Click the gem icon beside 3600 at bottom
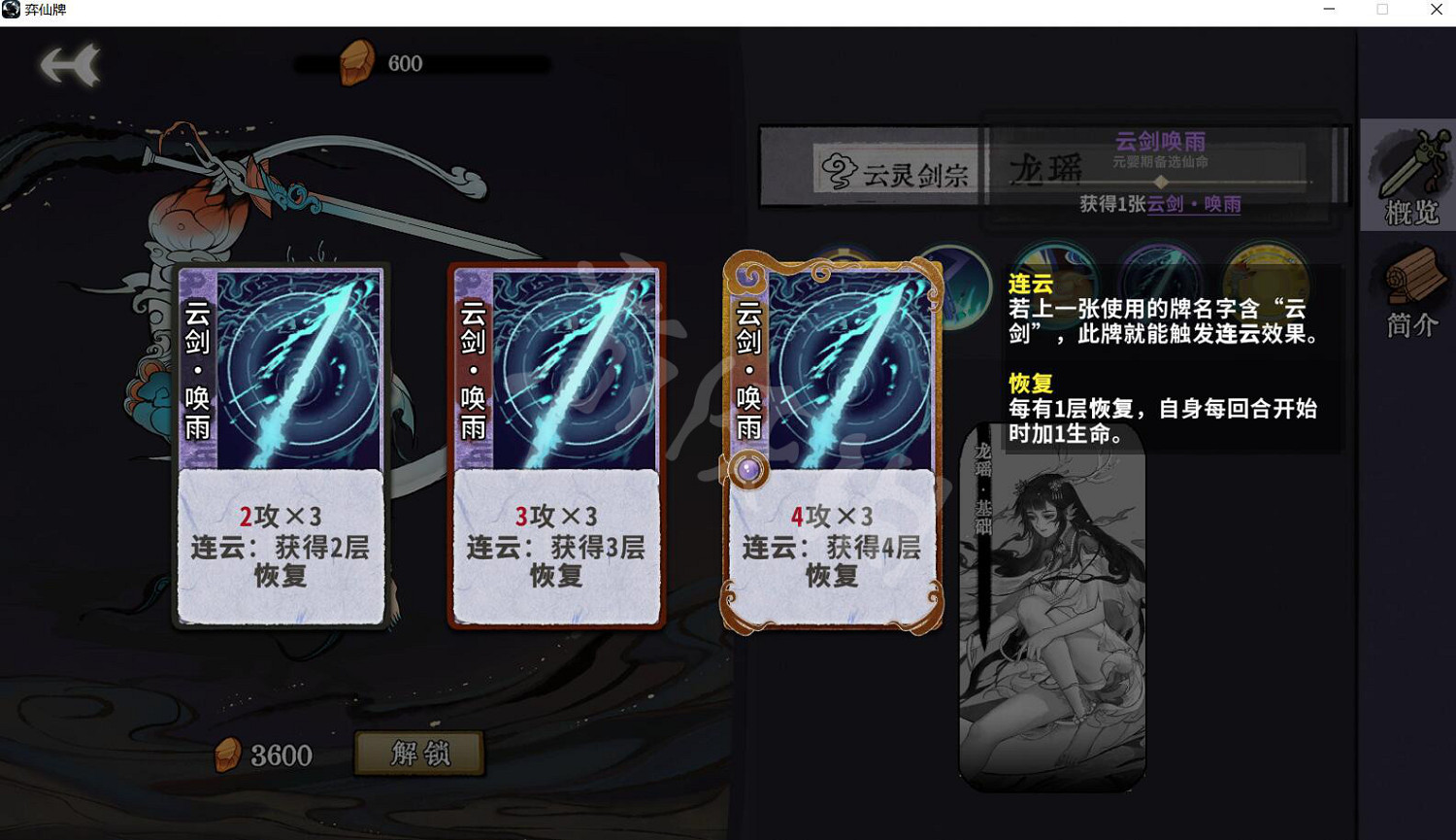This screenshot has width=1456, height=840. pyautogui.click(x=230, y=754)
